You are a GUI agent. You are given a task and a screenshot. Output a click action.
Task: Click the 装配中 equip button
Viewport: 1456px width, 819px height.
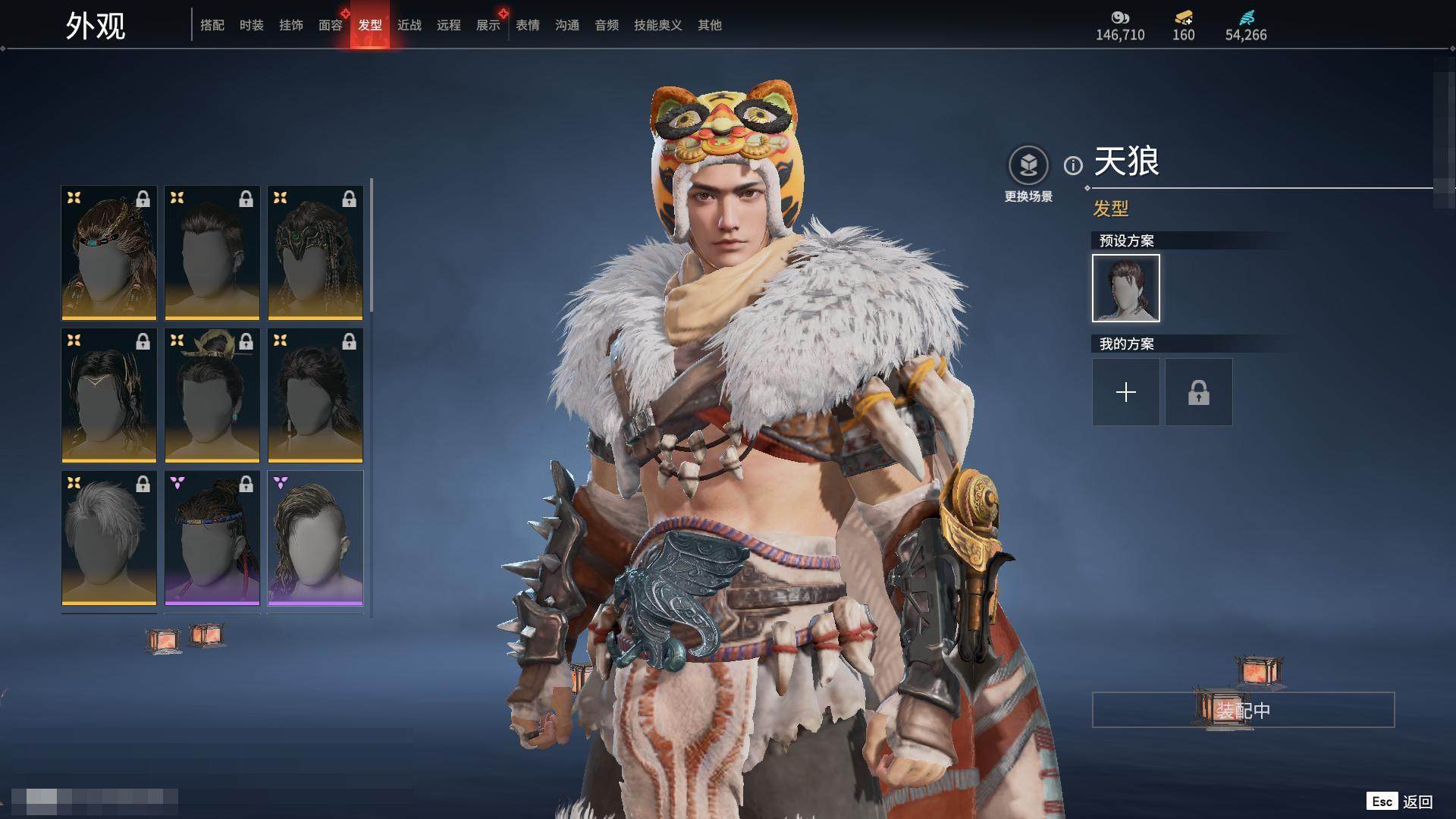pos(1243,711)
